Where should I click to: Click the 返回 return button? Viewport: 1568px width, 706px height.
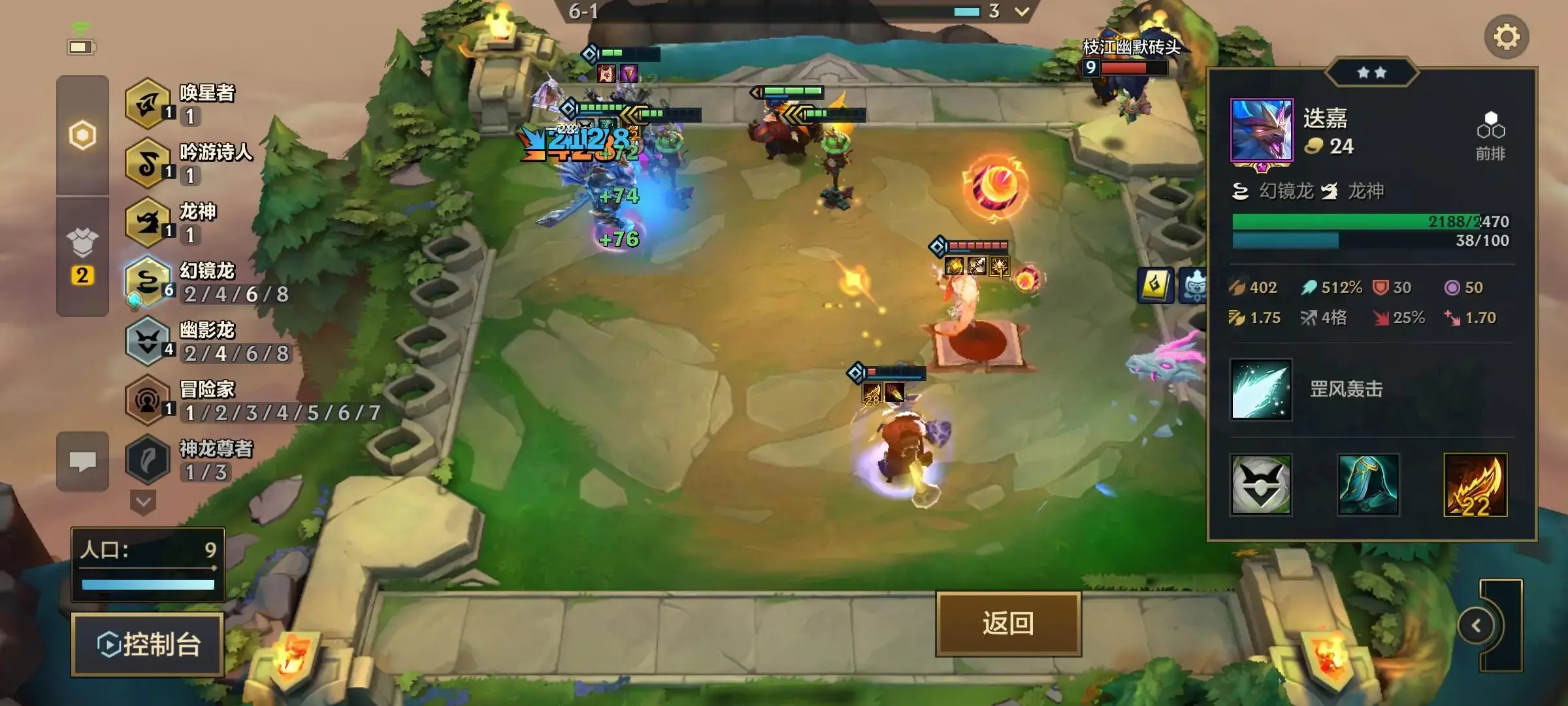point(1008,624)
